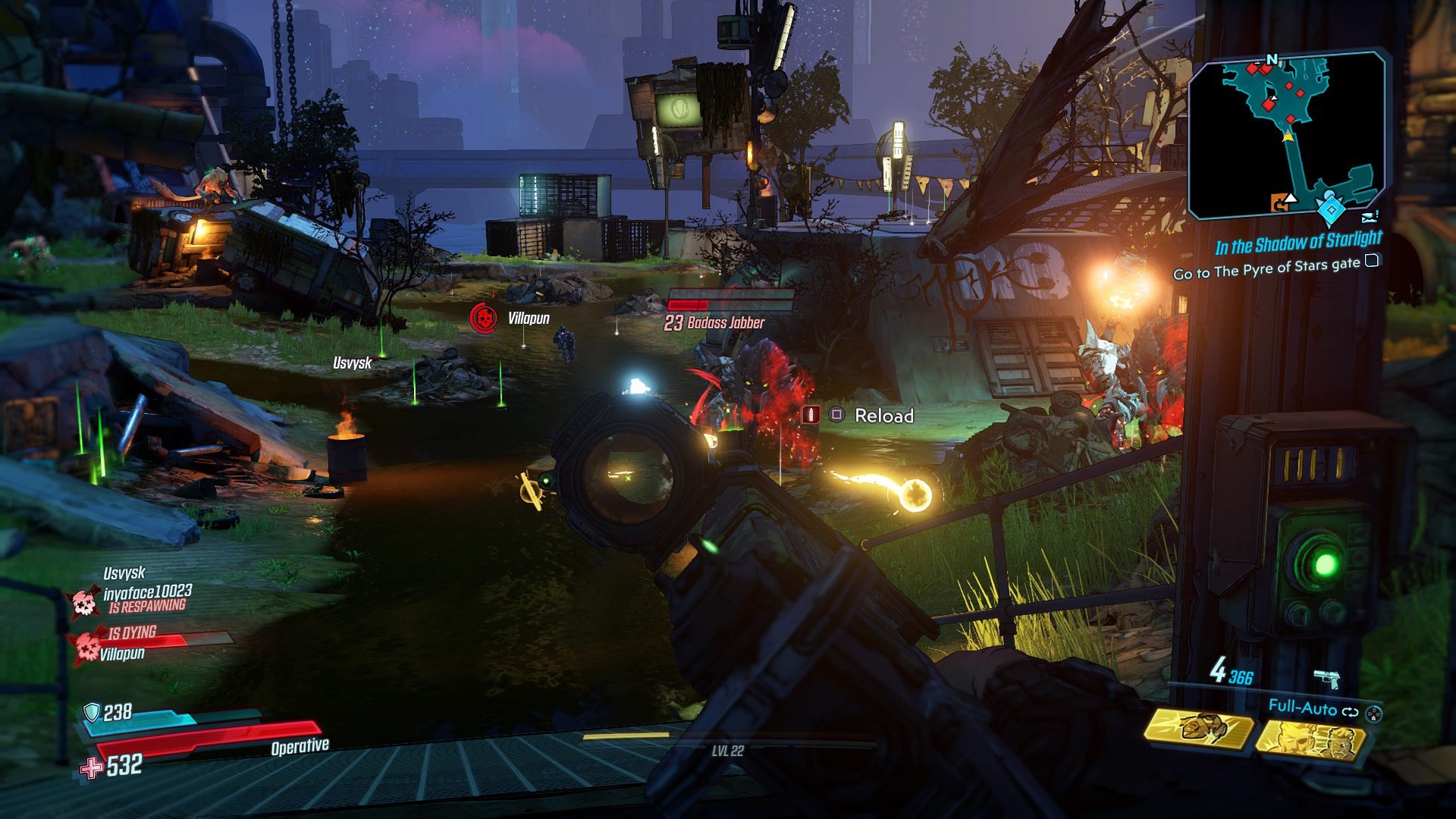Click the cyan diamond objective marker on minimap
The height and width of the screenshot is (819, 1456).
(1331, 209)
